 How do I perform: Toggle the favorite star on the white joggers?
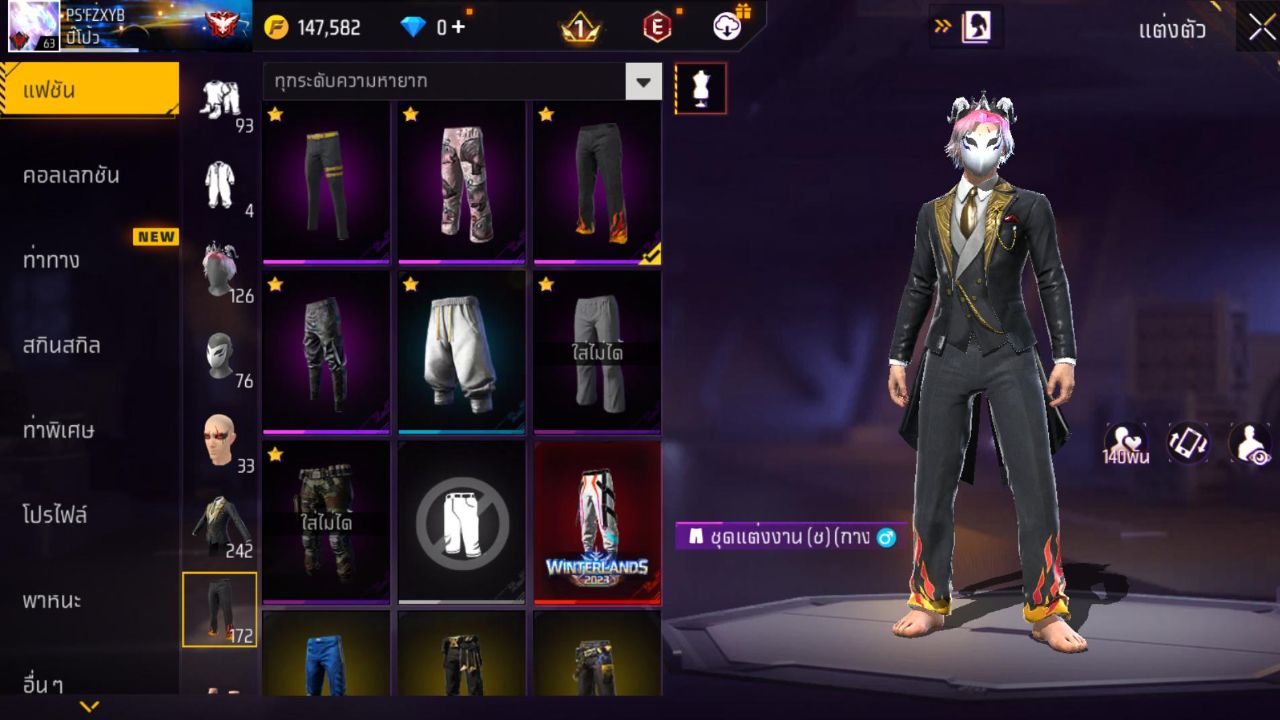(x=411, y=287)
